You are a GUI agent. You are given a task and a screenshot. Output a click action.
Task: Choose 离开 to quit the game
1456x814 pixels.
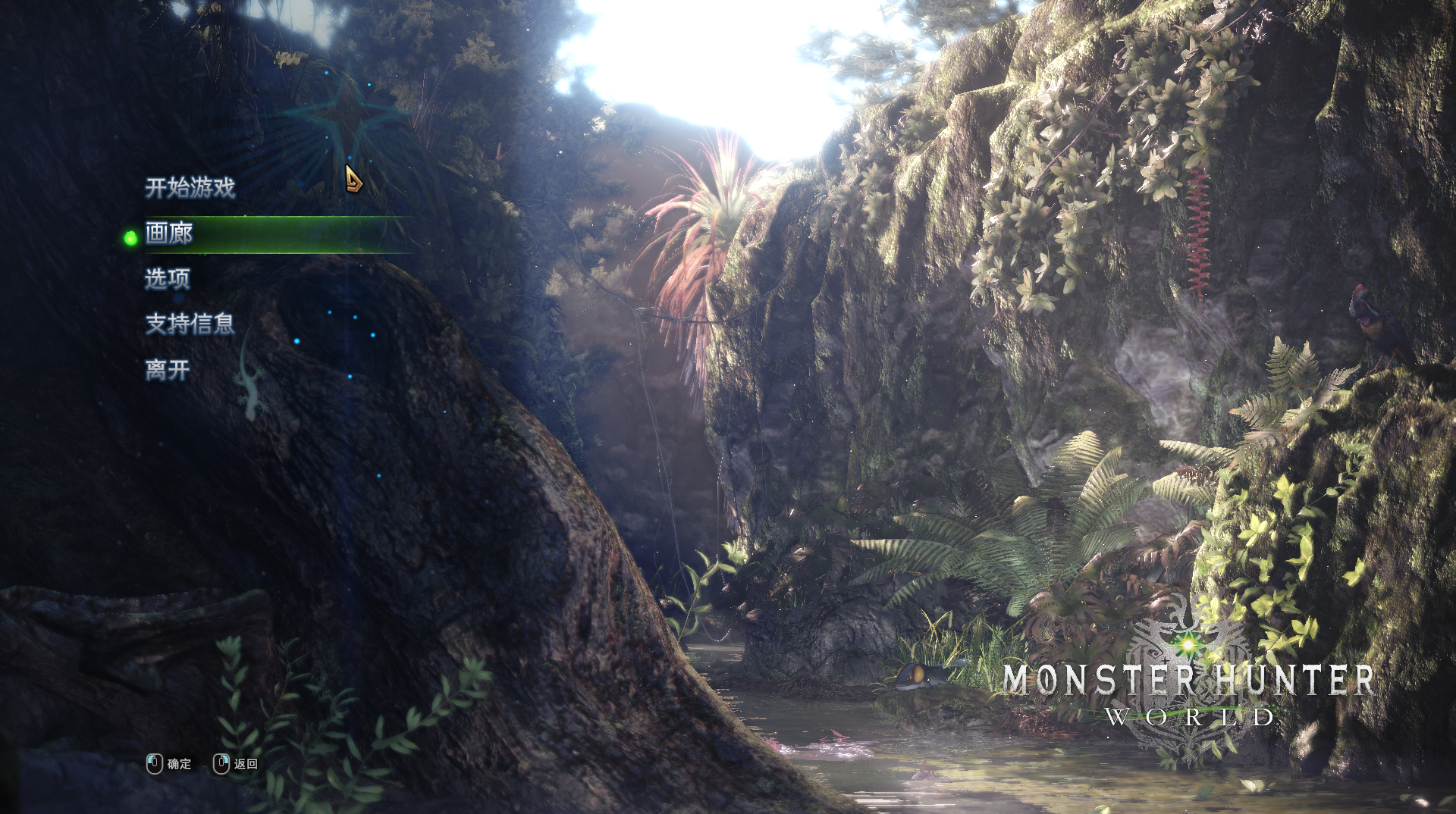[167, 370]
